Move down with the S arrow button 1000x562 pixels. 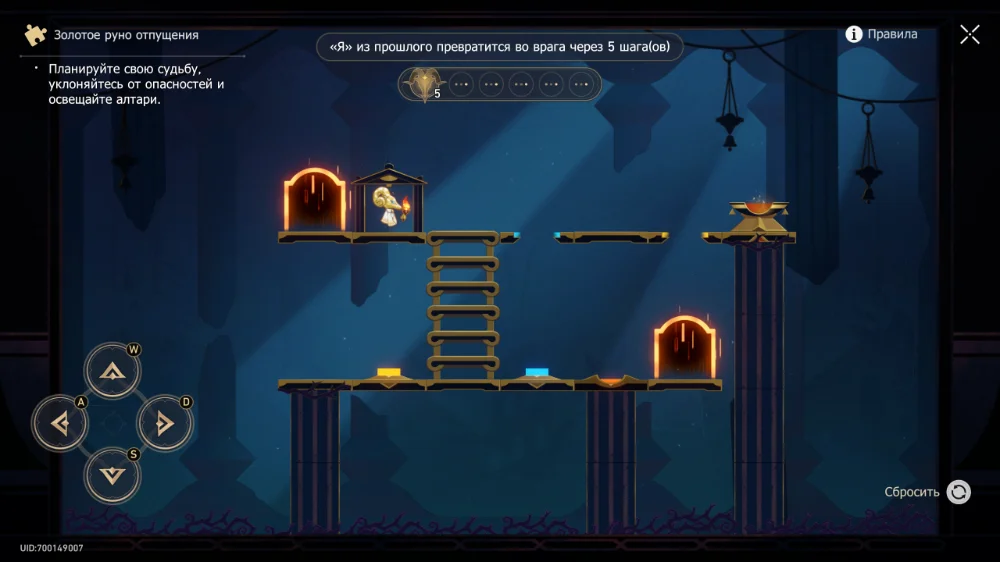112,475
